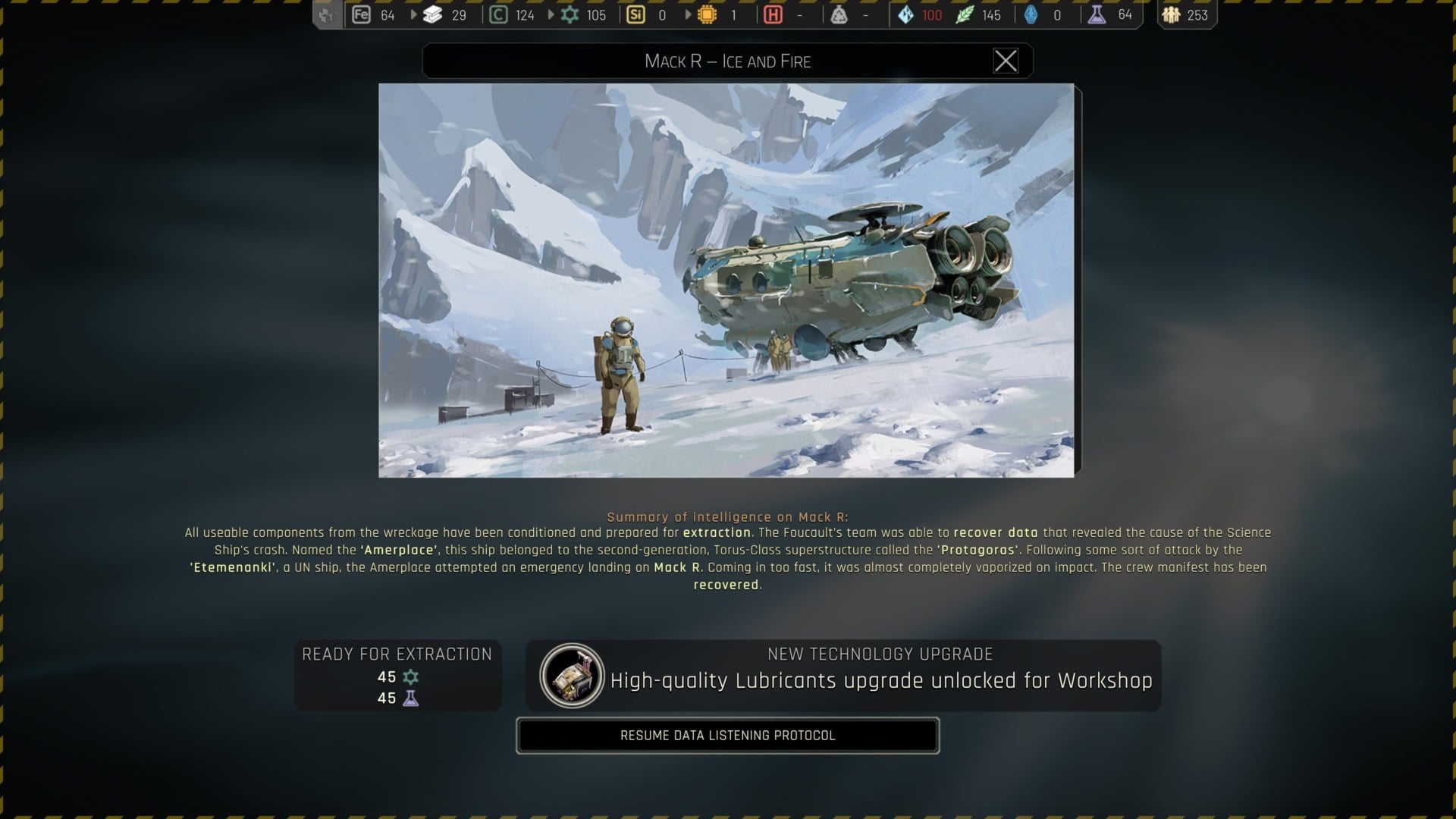
Task: Click the spare parts gear icon
Action: point(570,14)
